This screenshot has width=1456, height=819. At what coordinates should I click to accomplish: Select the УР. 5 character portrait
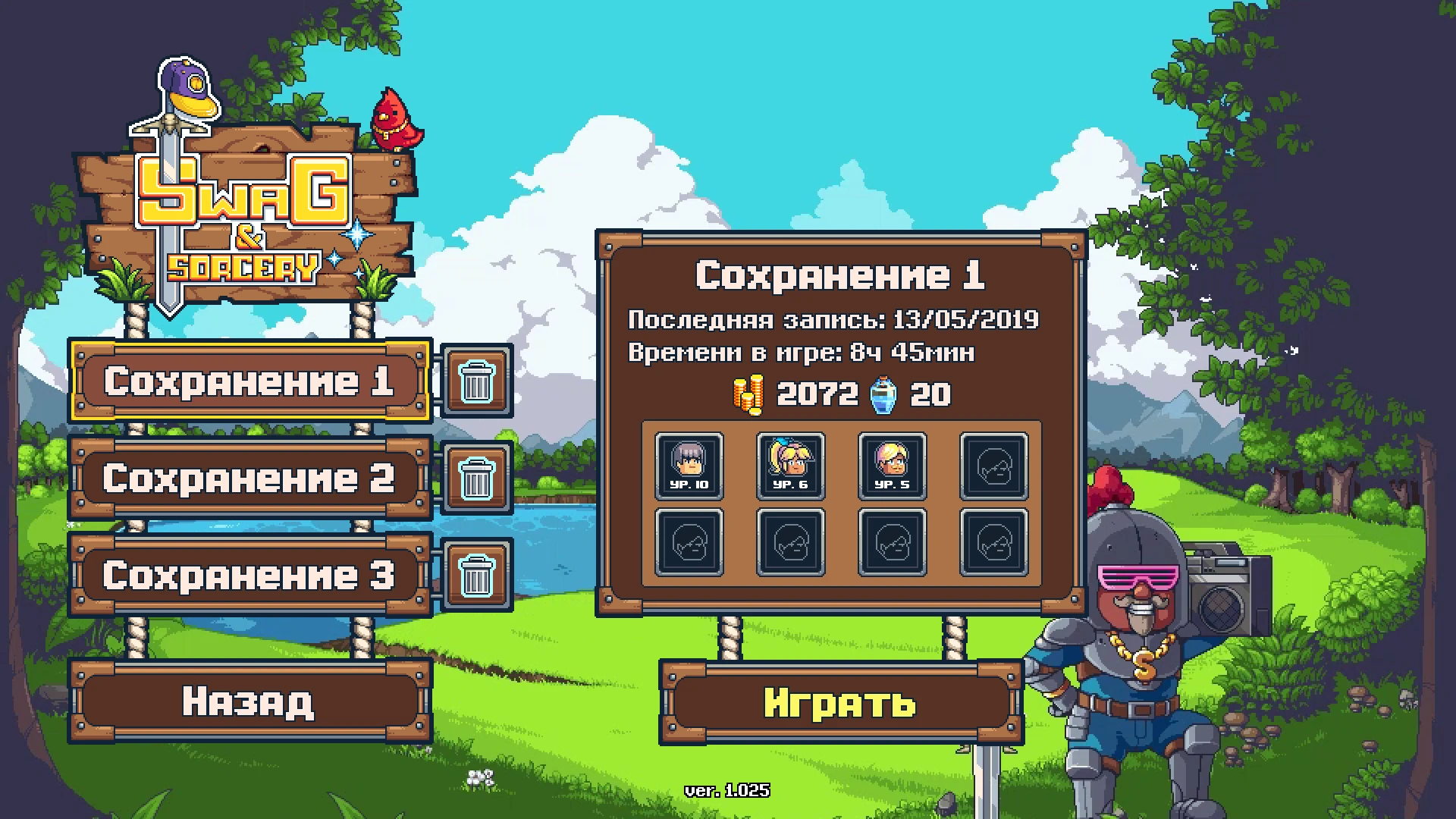click(x=893, y=466)
